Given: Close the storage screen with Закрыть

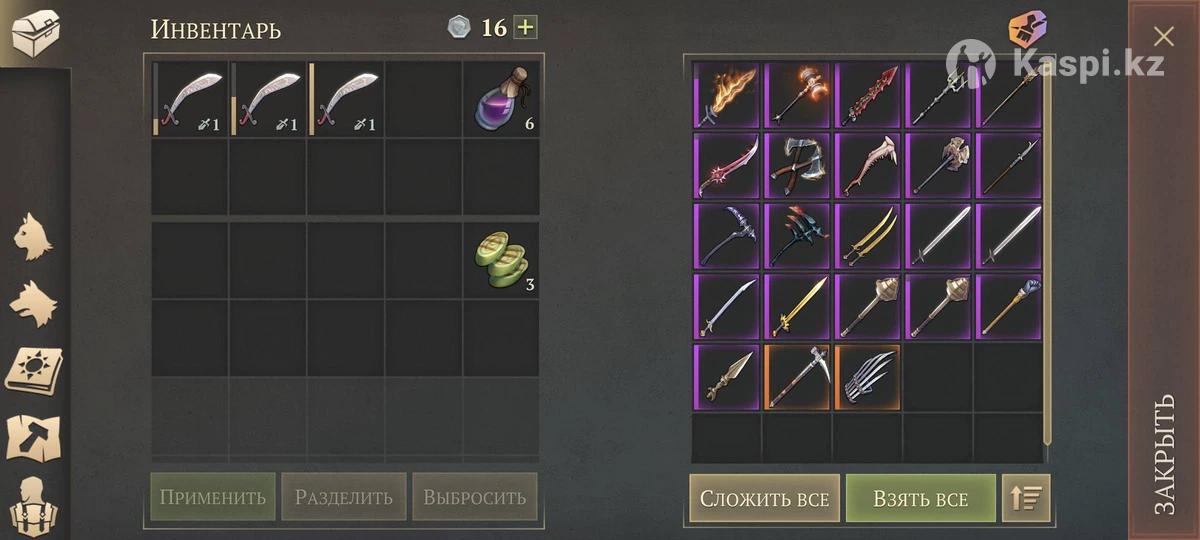Looking at the screenshot, I should (1164, 455).
